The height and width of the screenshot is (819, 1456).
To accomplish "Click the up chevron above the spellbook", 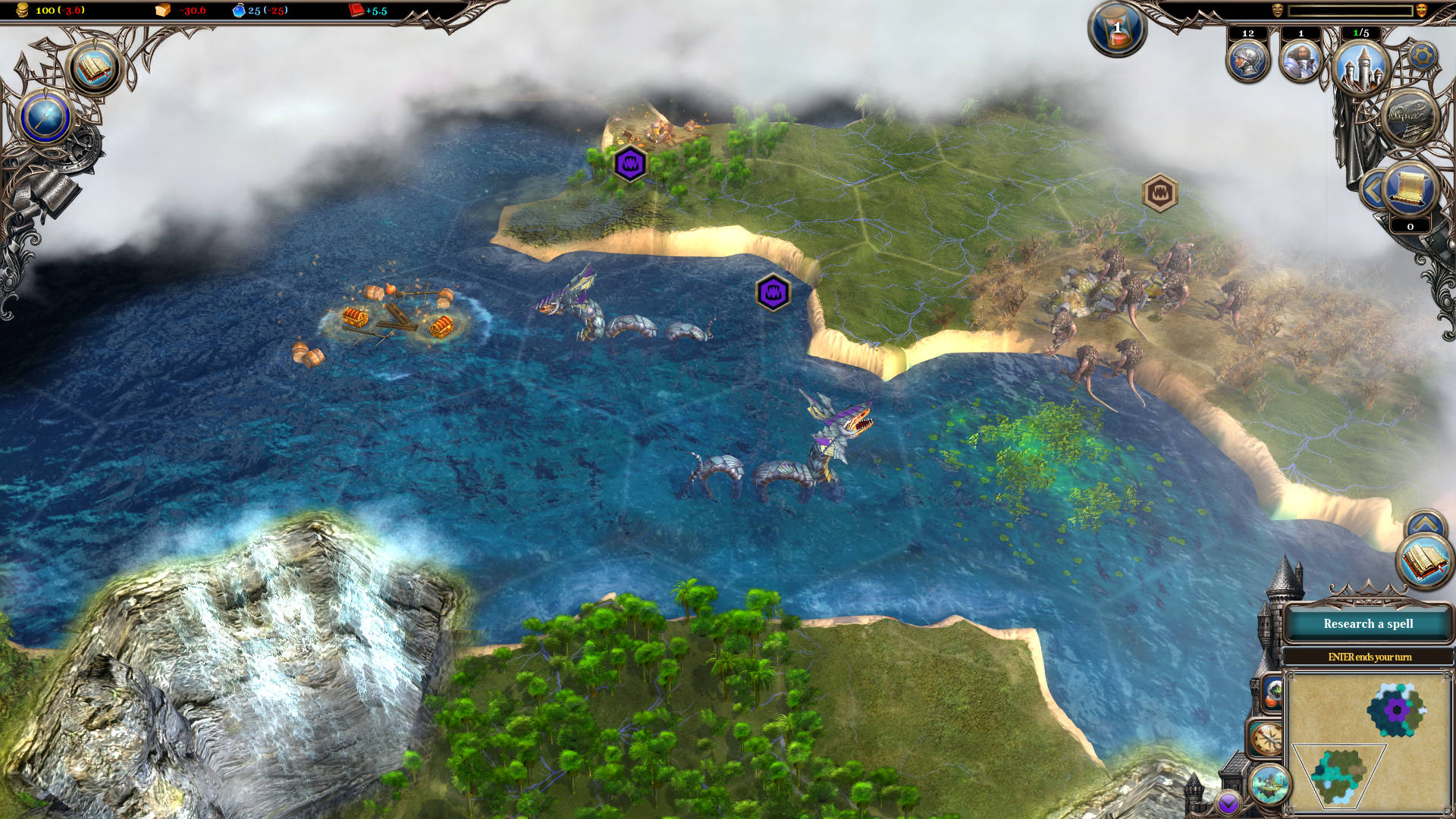I will pos(1425,524).
